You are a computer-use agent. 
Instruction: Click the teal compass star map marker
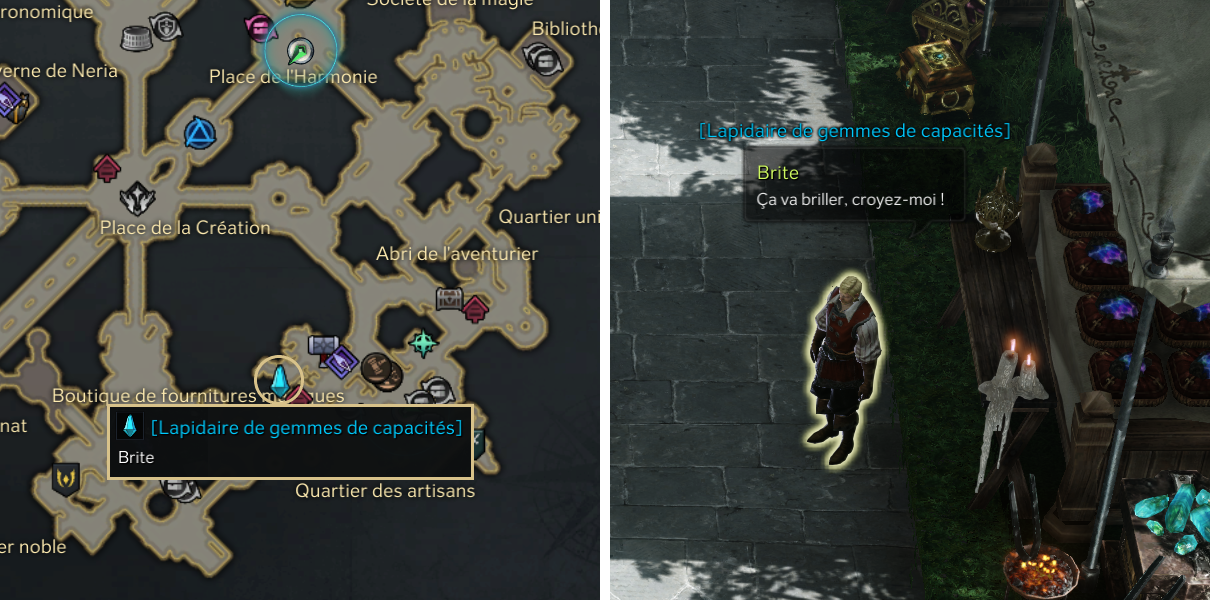[x=425, y=343]
